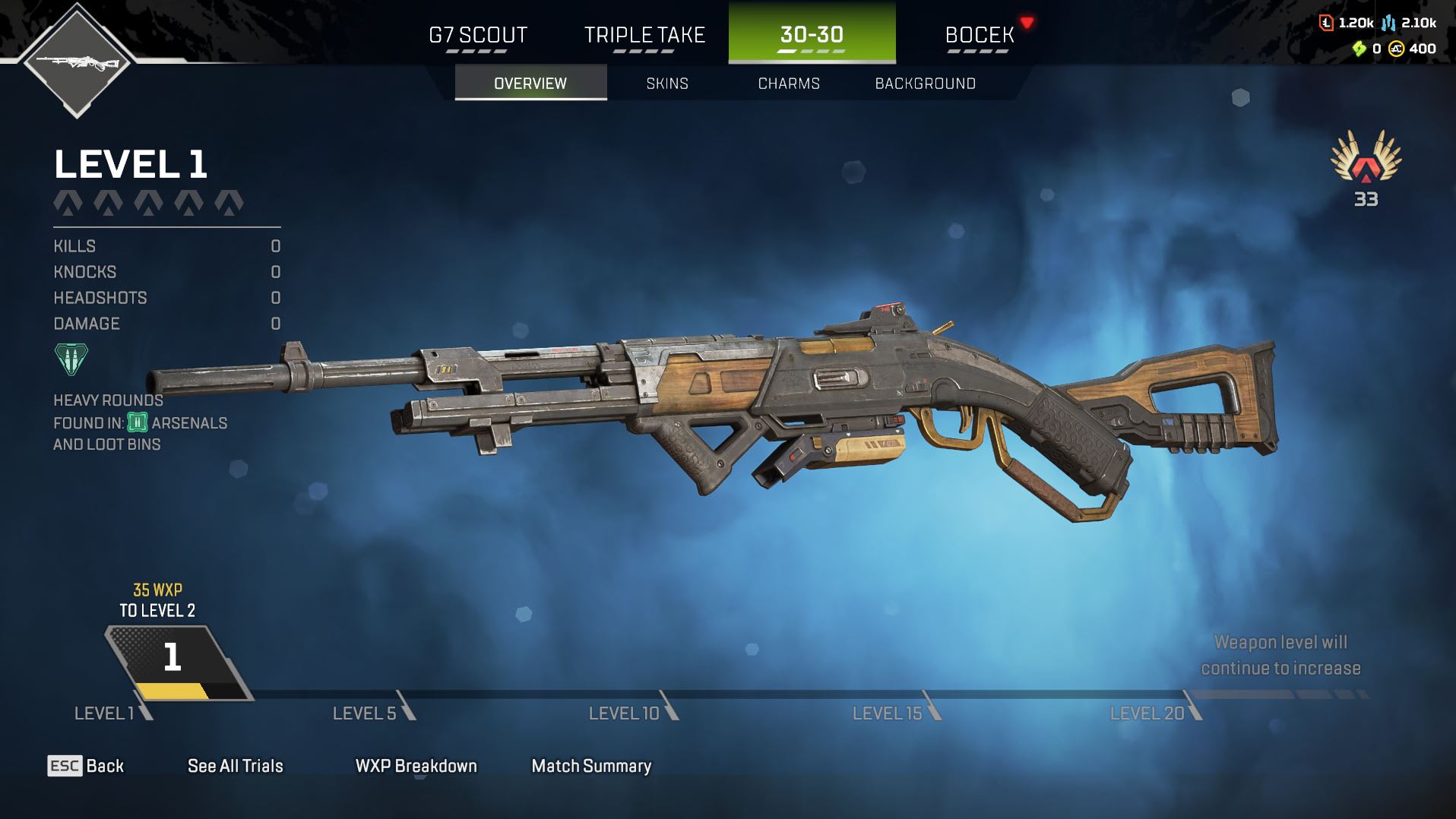Show the Overview sub-tab
The image size is (1456, 819).
click(530, 83)
